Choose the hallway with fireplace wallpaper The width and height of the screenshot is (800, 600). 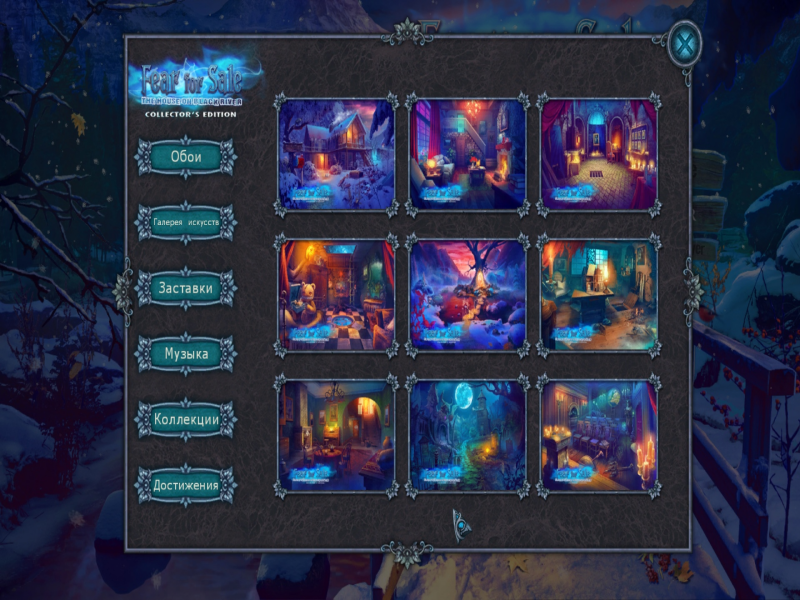[598, 153]
